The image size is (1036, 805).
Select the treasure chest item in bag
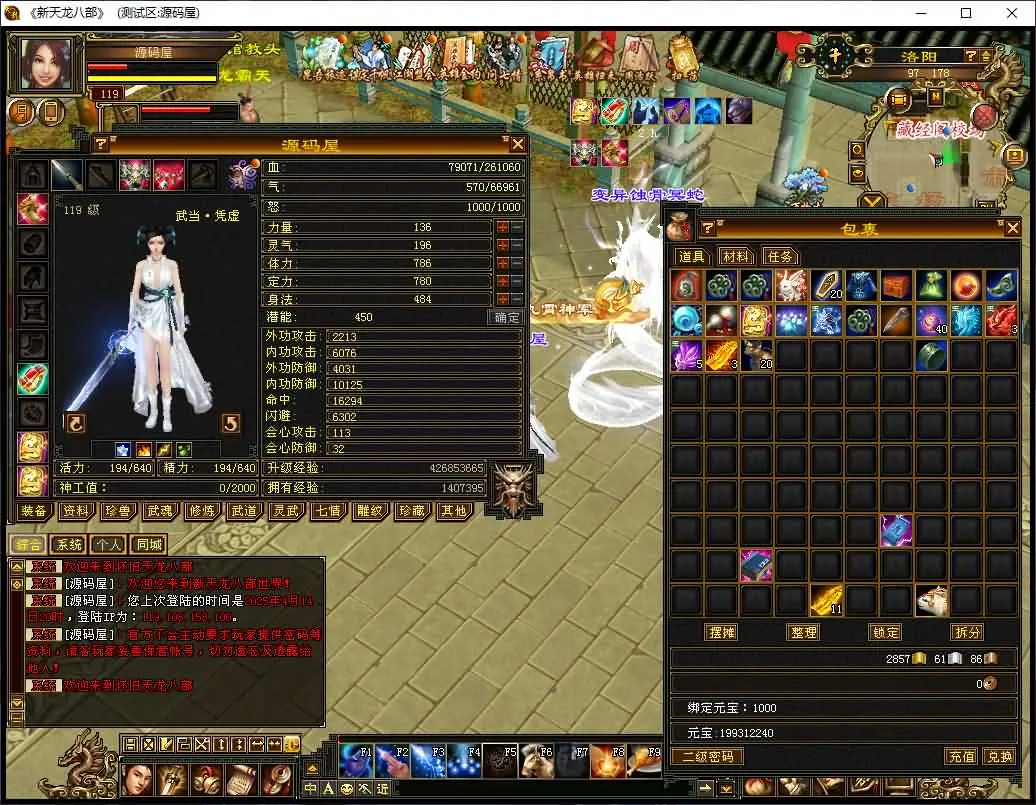(896, 287)
